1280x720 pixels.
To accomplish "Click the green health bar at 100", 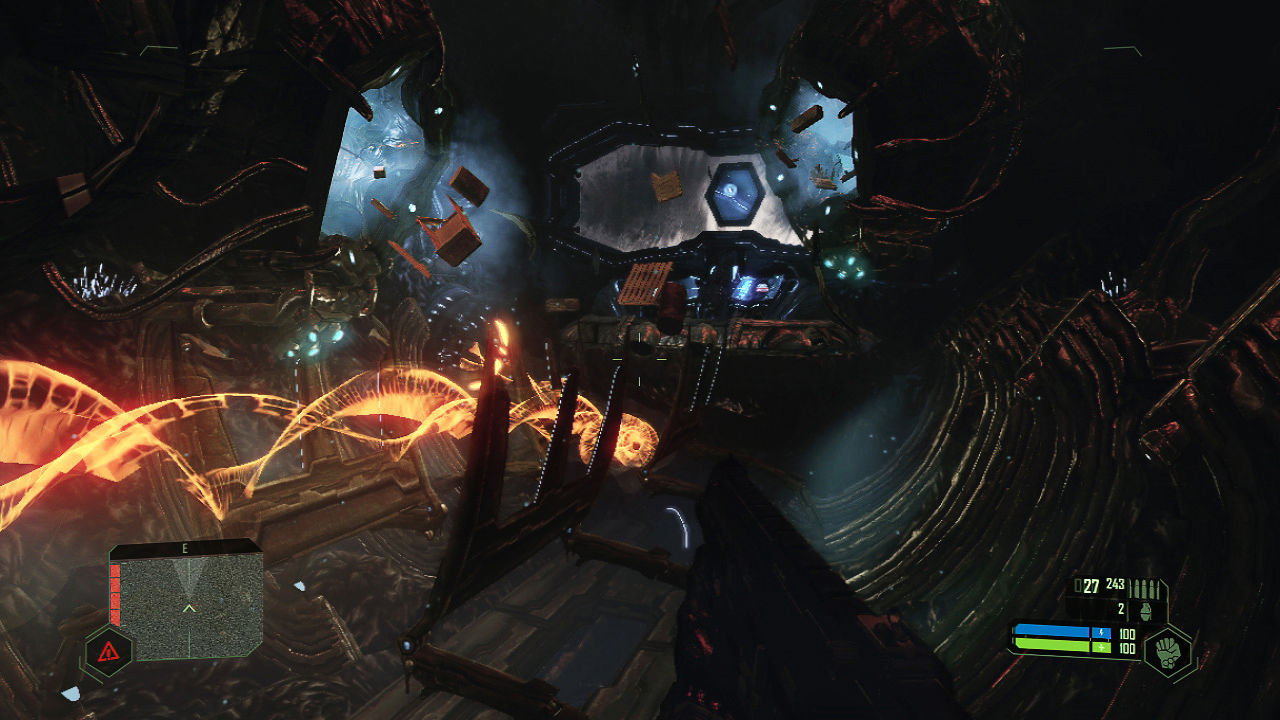I will tap(1050, 645).
